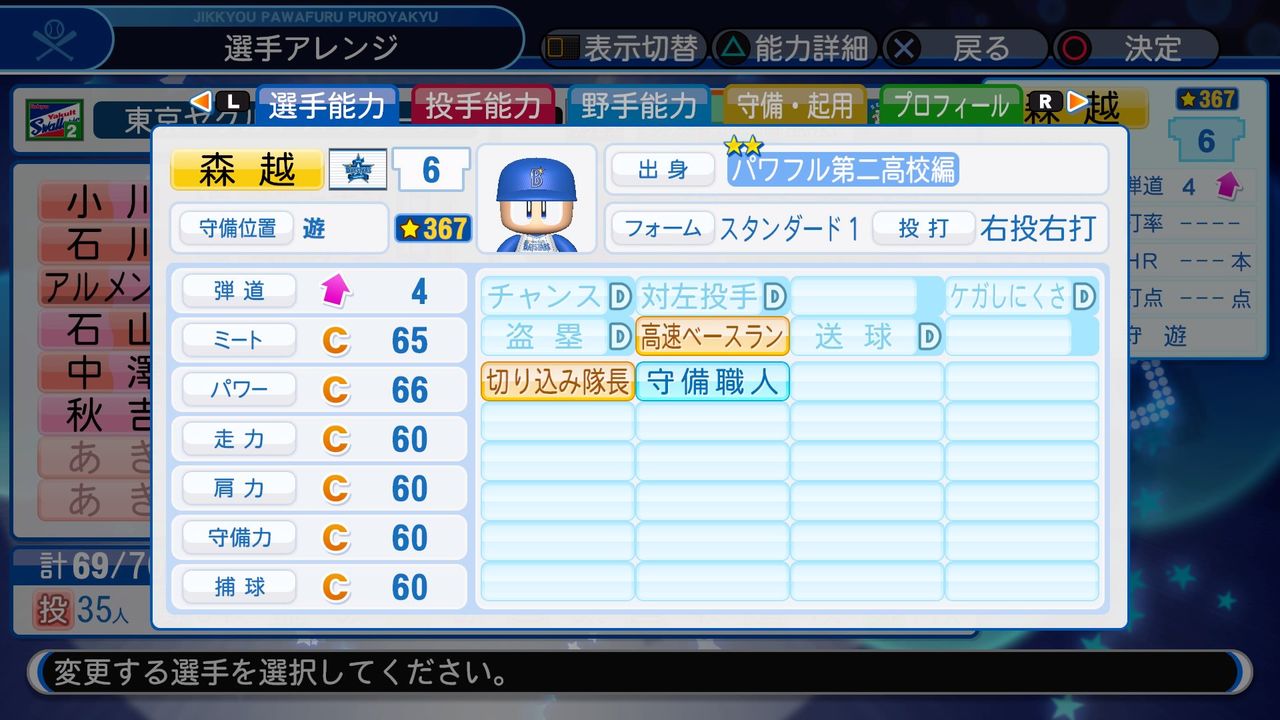
Task: Switch to the プロフィール tab
Action: pos(948,106)
